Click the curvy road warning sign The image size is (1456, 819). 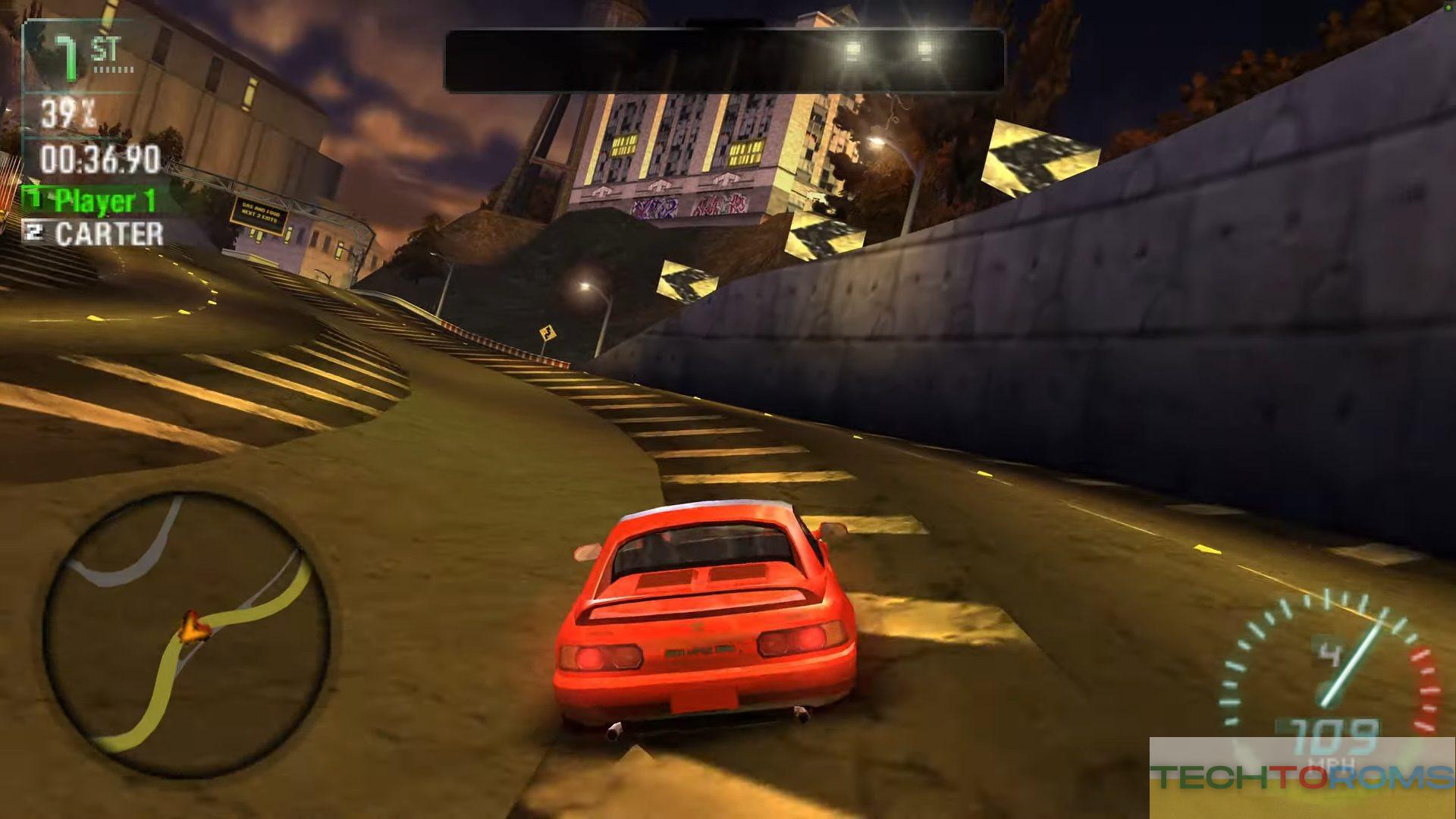pyautogui.click(x=548, y=333)
